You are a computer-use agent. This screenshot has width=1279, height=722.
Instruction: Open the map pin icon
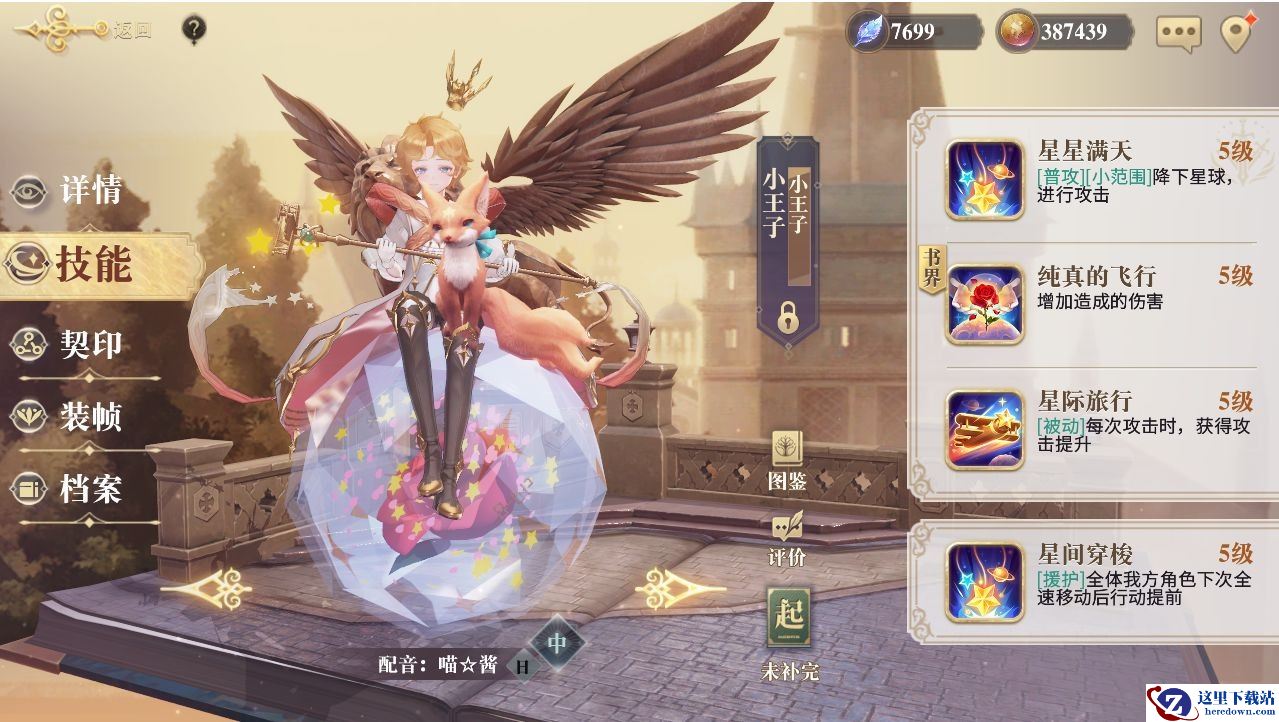coord(1237,32)
